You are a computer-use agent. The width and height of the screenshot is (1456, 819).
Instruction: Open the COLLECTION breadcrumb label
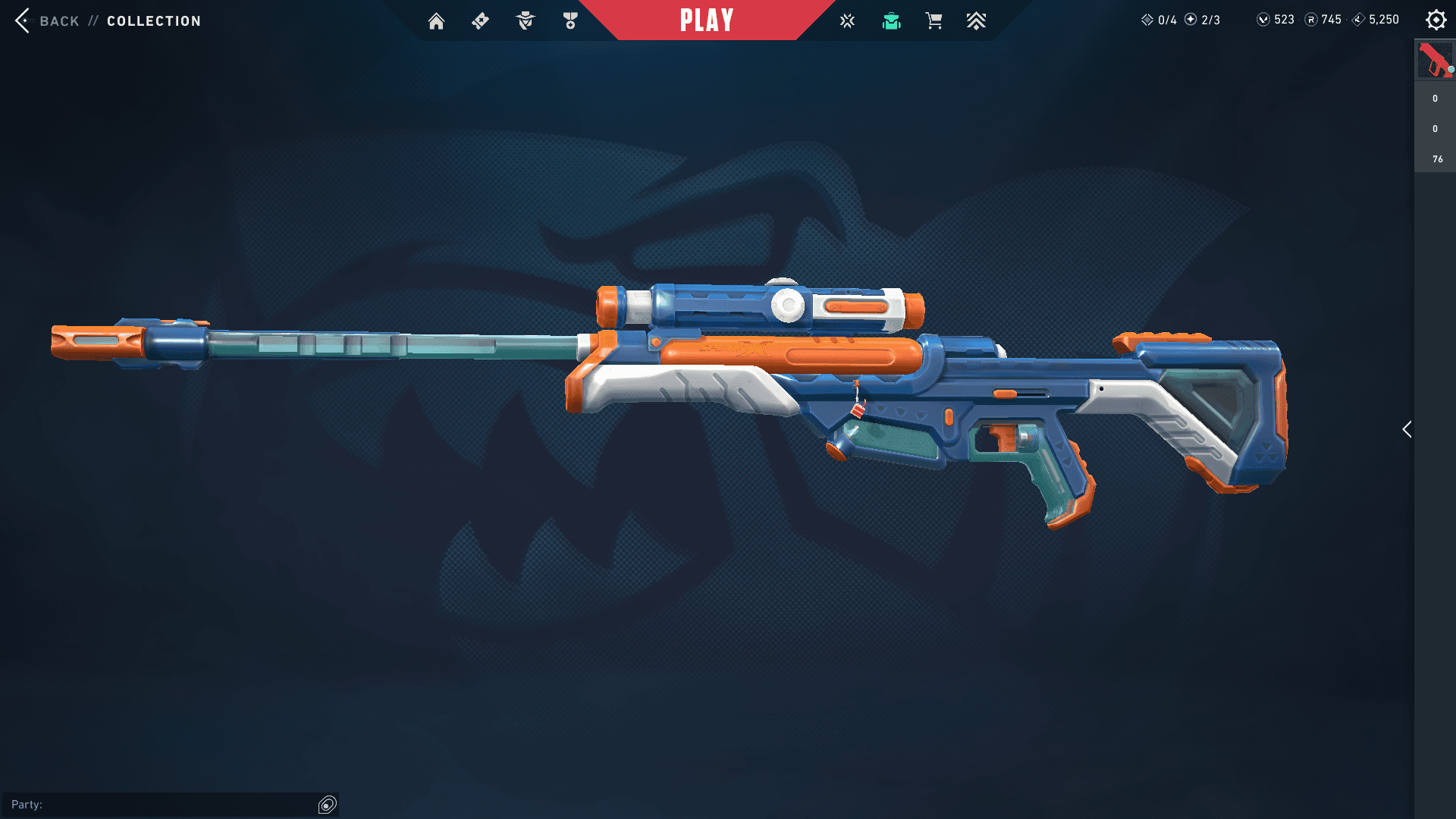(x=153, y=20)
